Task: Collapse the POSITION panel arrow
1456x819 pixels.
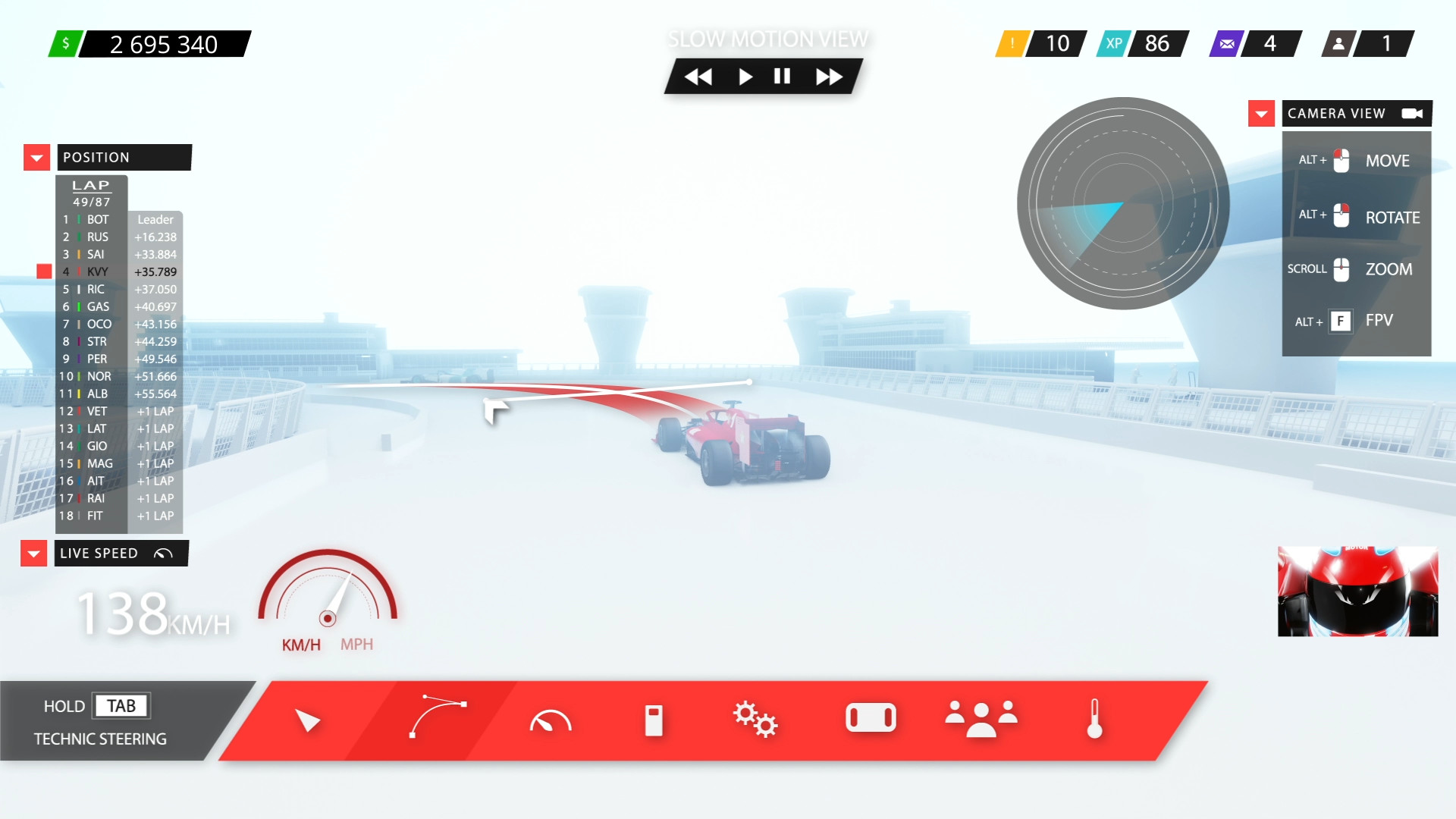Action: [x=36, y=157]
